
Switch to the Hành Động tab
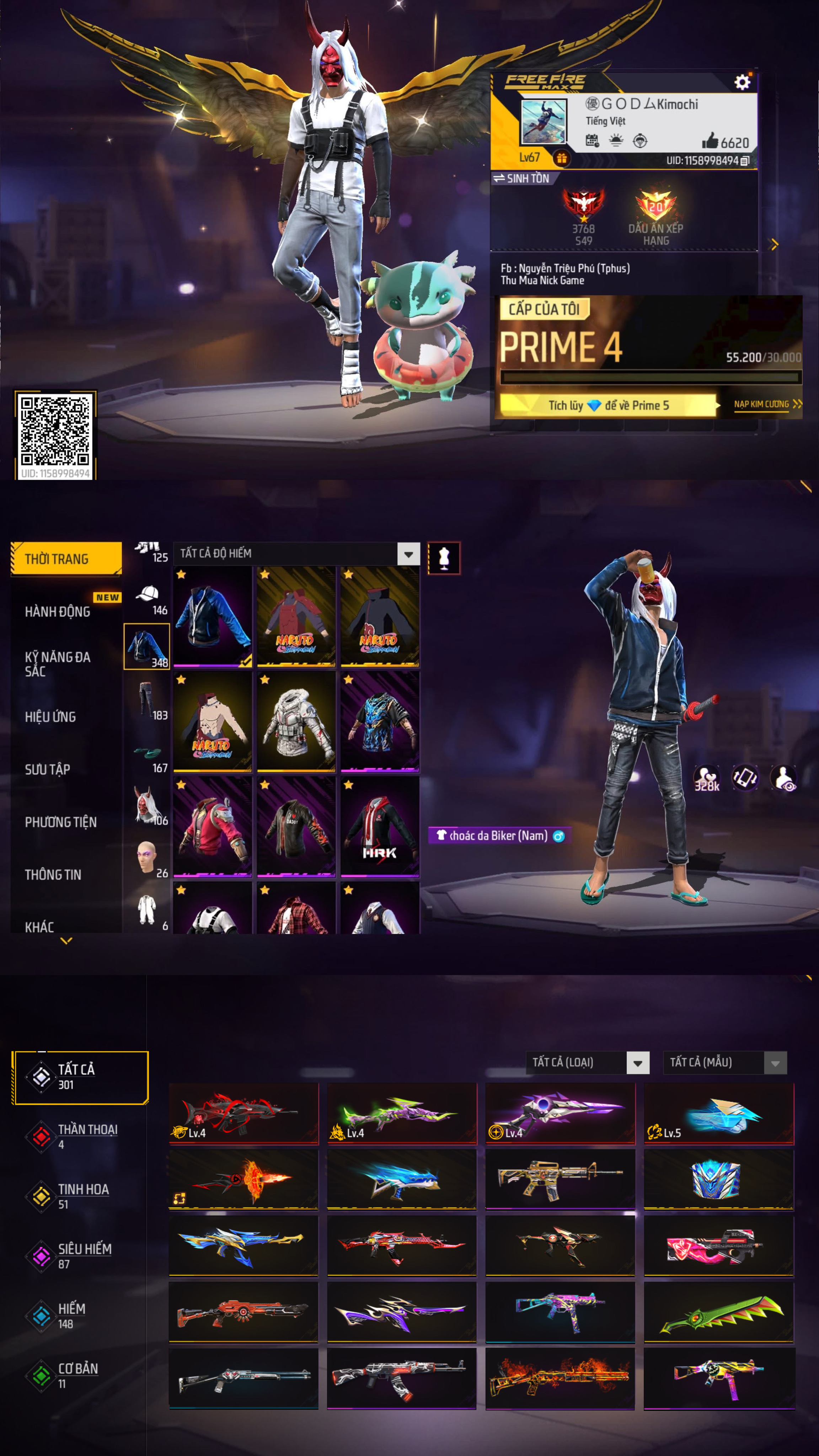click(x=58, y=611)
